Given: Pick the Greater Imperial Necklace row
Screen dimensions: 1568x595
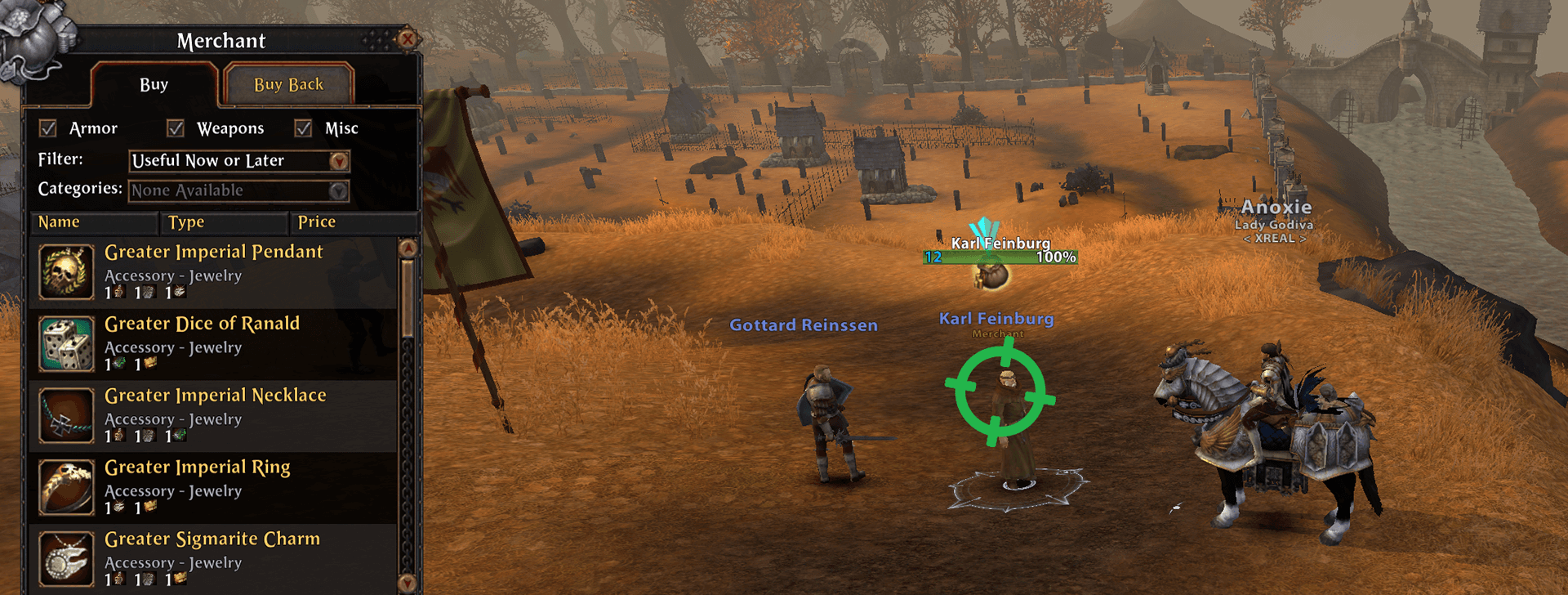Looking at the screenshot, I should pos(213,416).
